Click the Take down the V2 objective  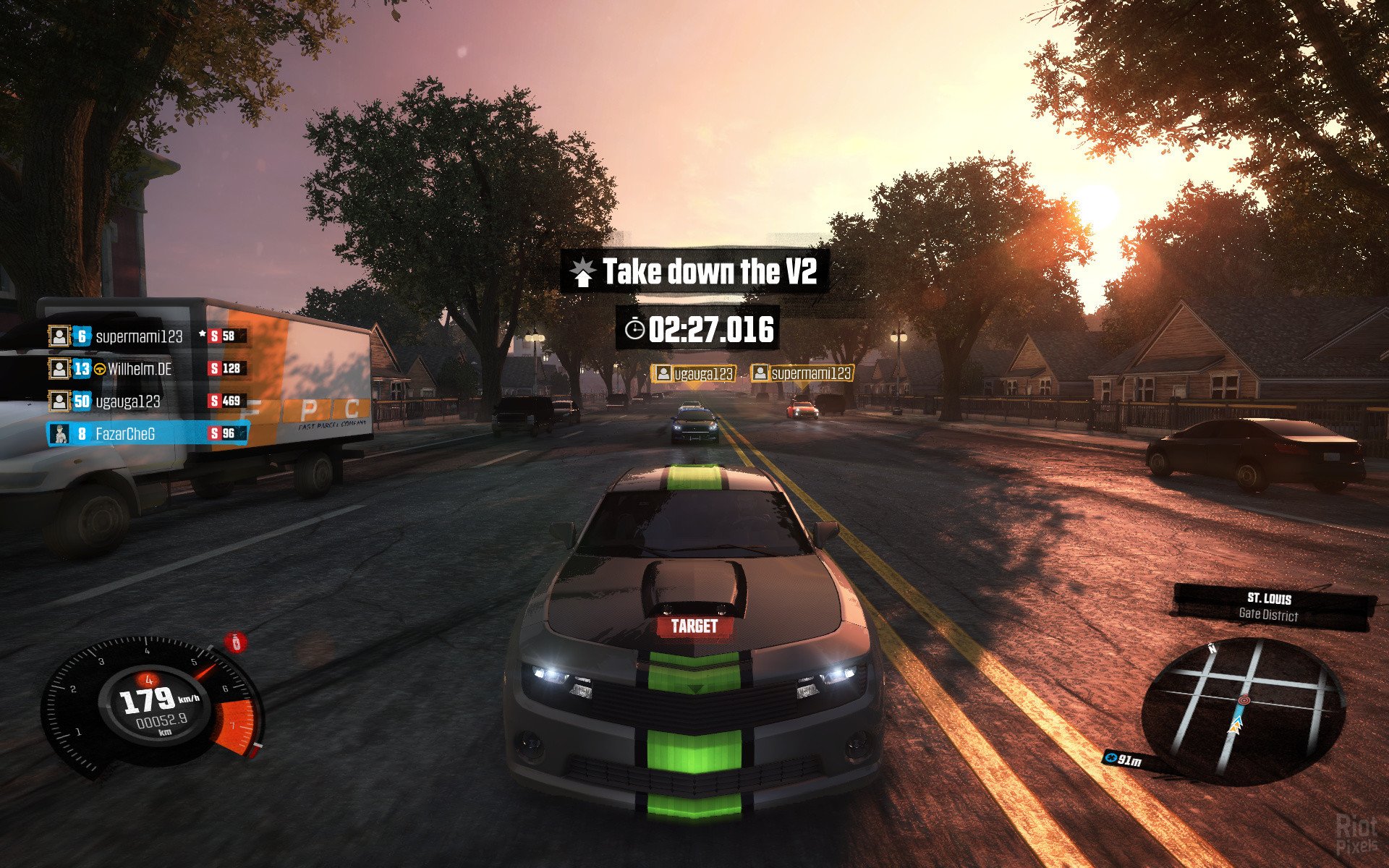tap(695, 272)
